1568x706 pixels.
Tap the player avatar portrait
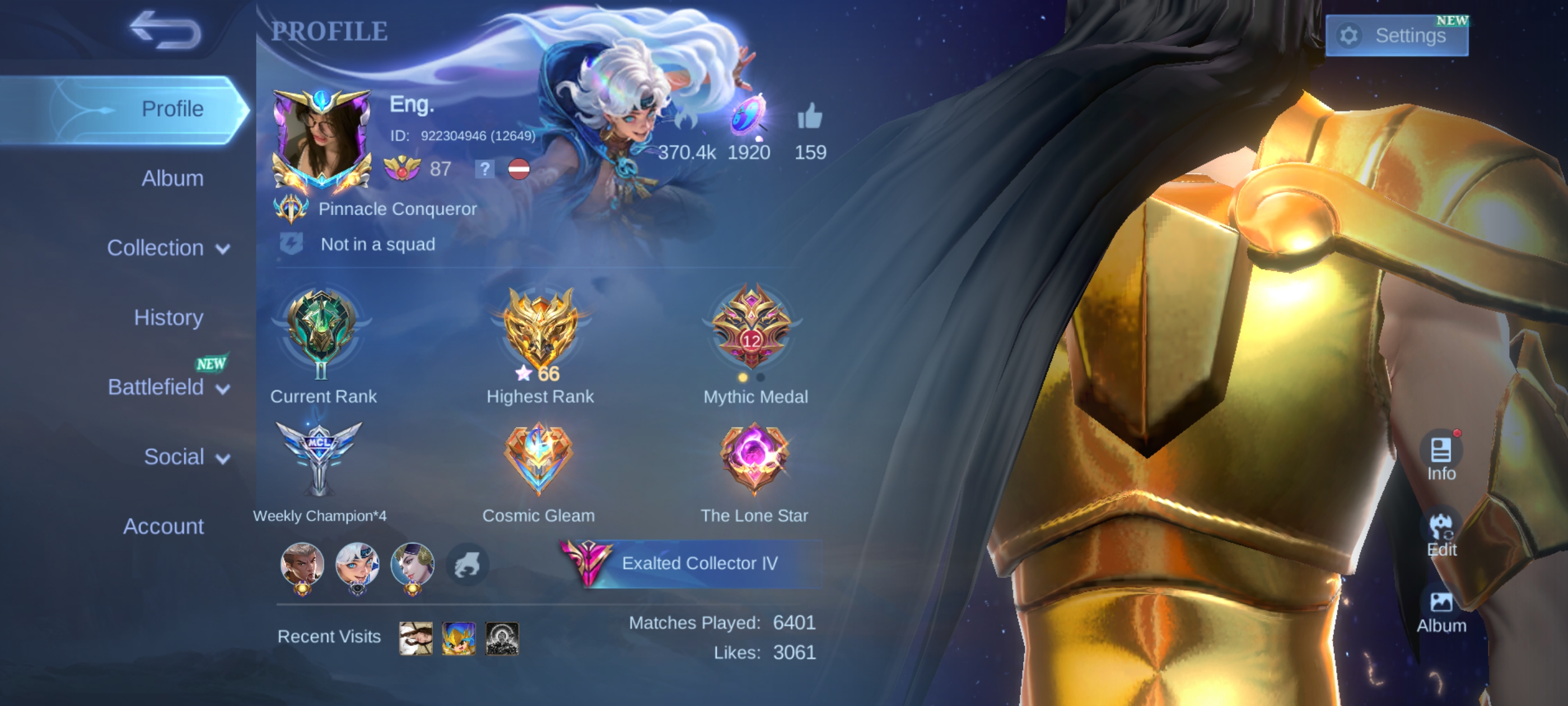[321, 140]
